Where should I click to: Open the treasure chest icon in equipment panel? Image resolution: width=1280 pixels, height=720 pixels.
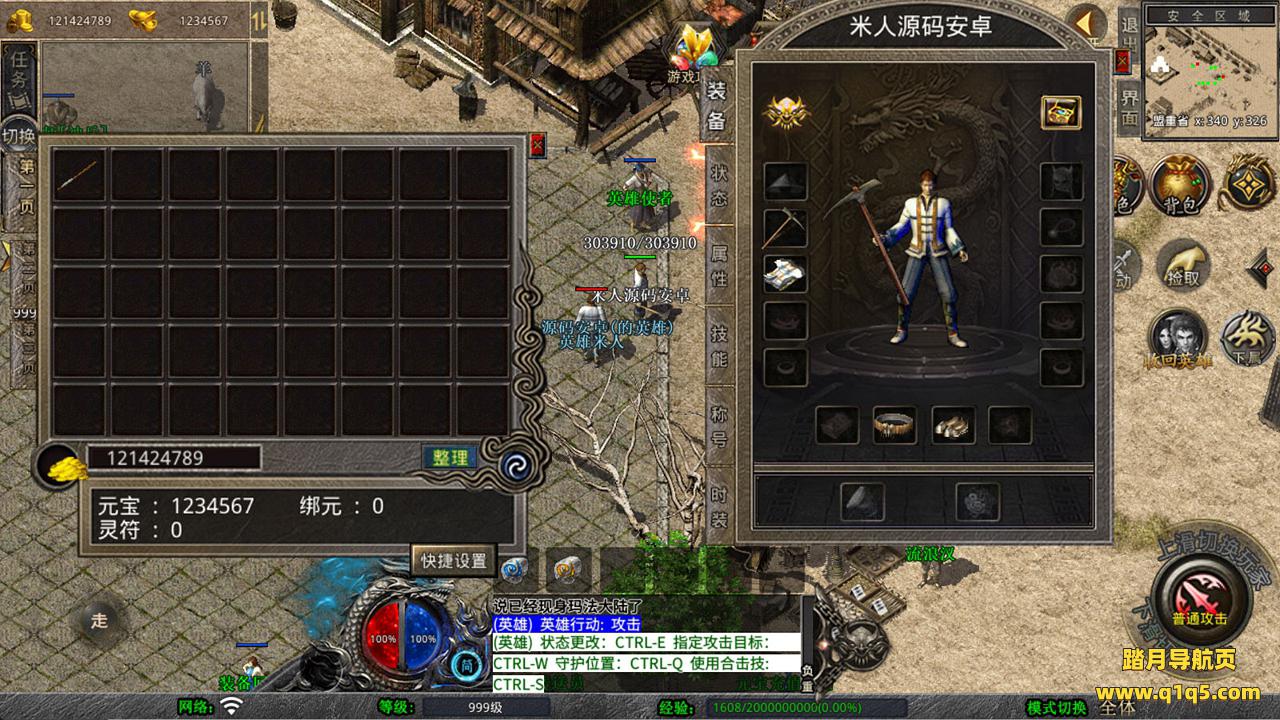(1060, 112)
